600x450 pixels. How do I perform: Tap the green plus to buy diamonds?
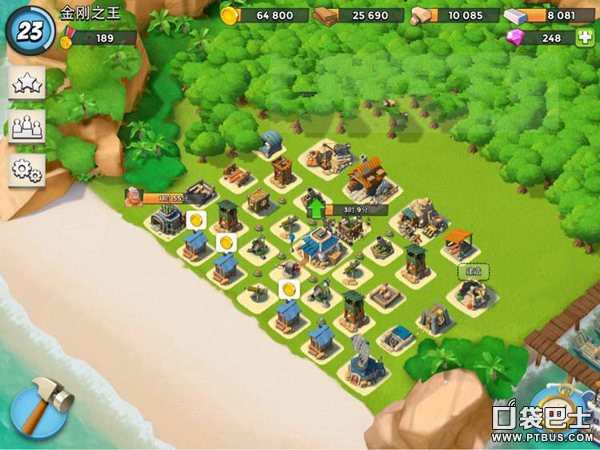click(x=584, y=38)
